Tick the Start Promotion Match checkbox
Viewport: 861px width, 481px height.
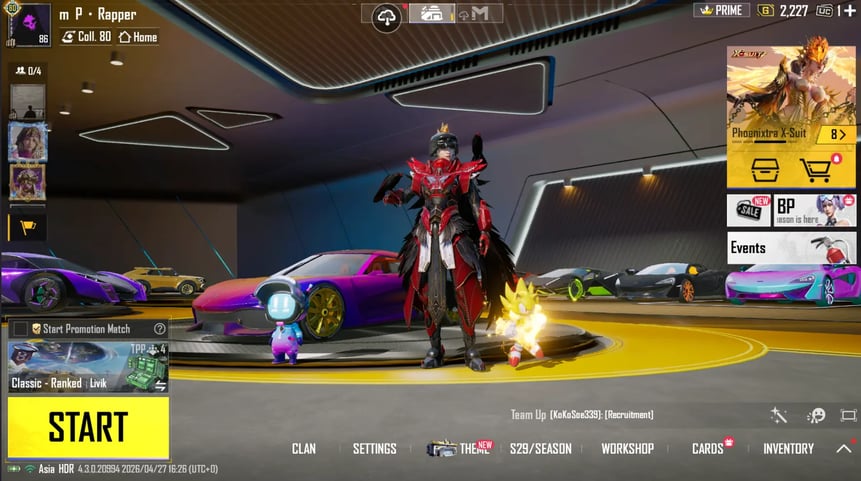(20, 329)
